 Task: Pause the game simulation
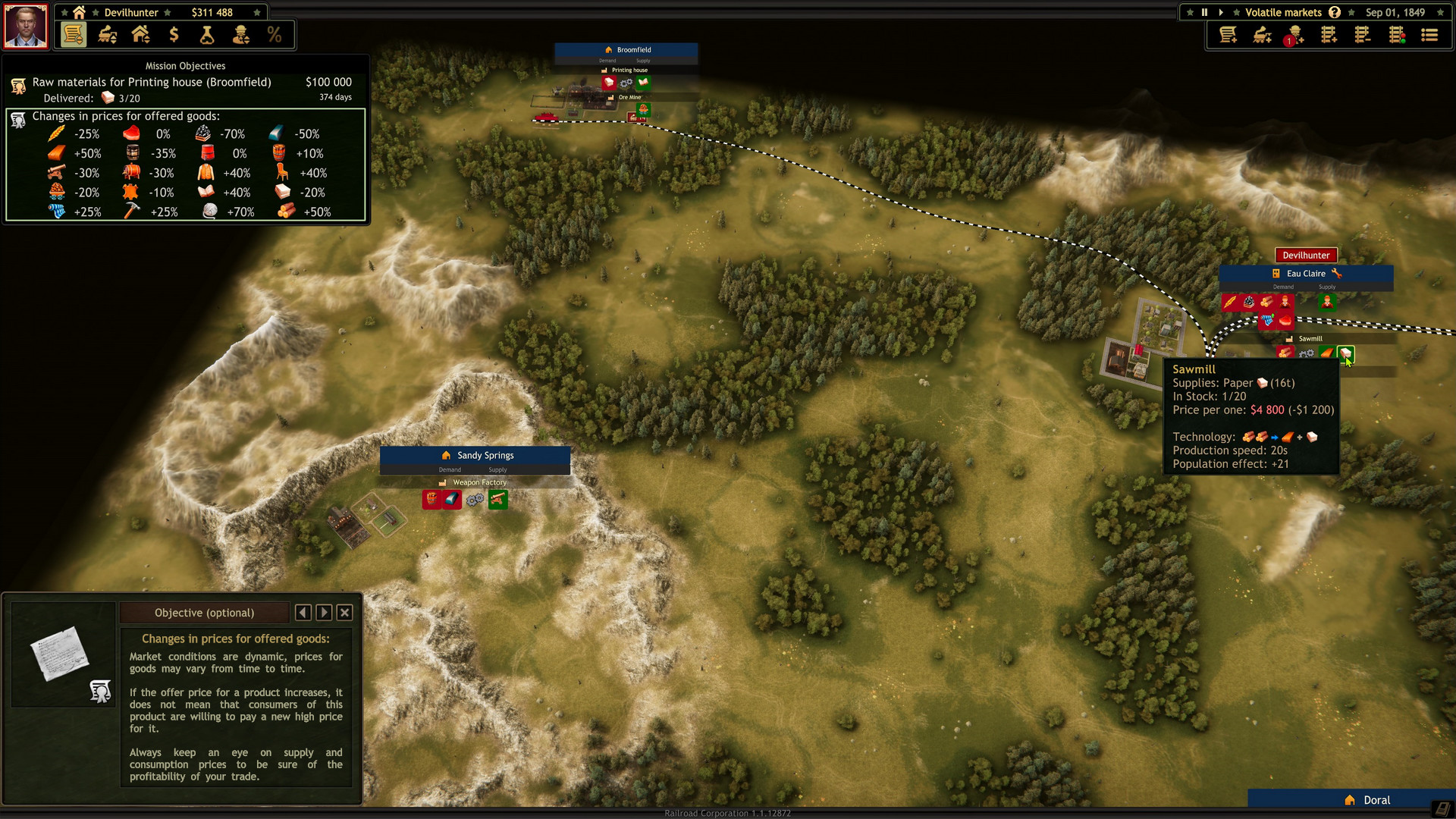click(x=1204, y=12)
